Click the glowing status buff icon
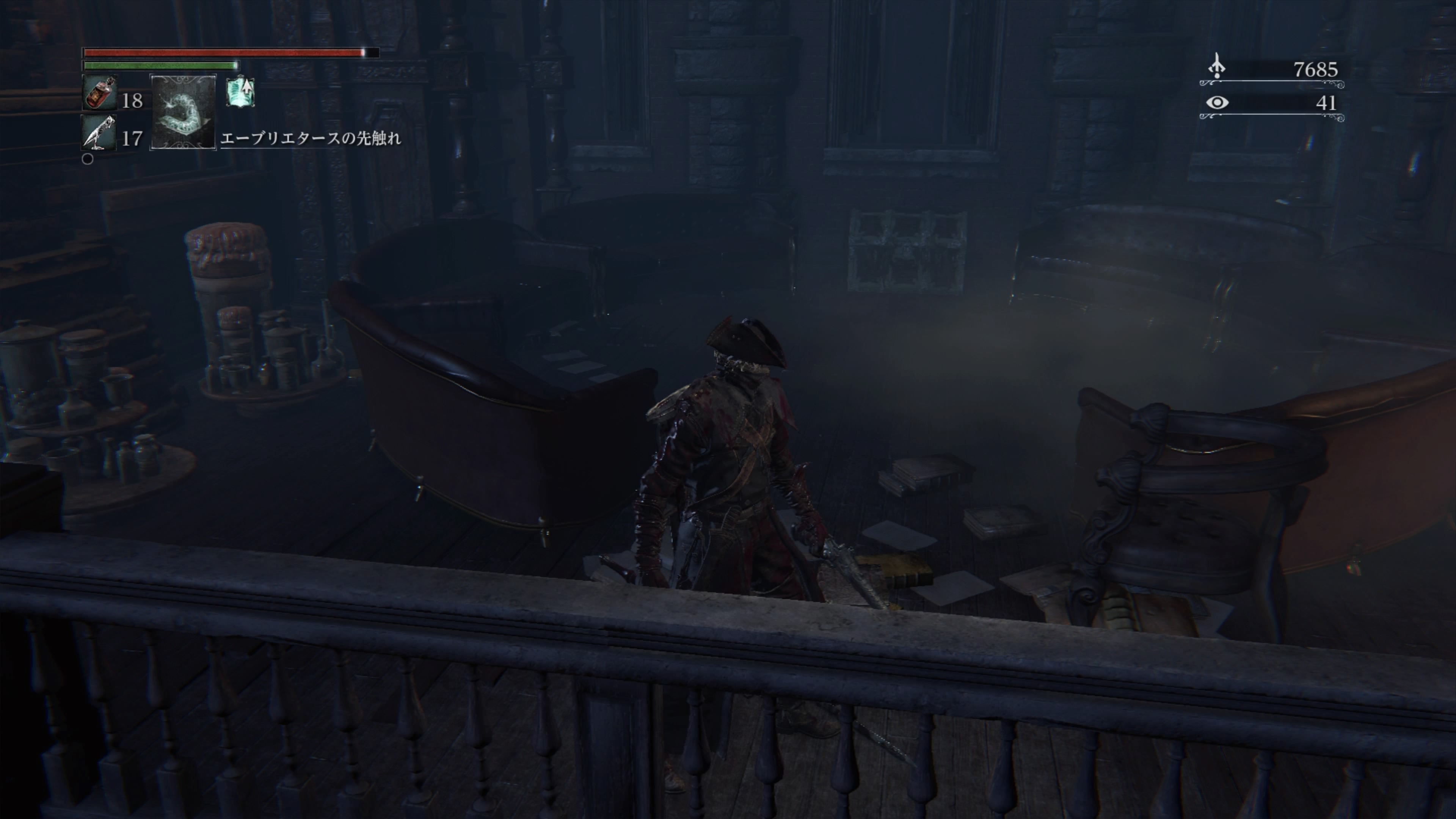The image size is (1456, 819). pyautogui.click(x=240, y=92)
